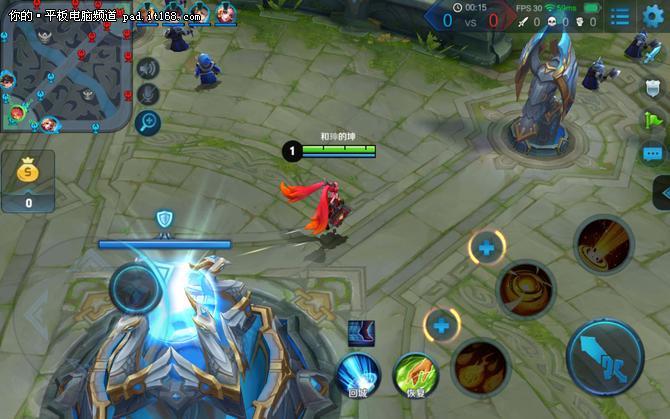Upgrade the spinning ring skill with plus button
Screen dimensions: 670x419
click(487, 247)
